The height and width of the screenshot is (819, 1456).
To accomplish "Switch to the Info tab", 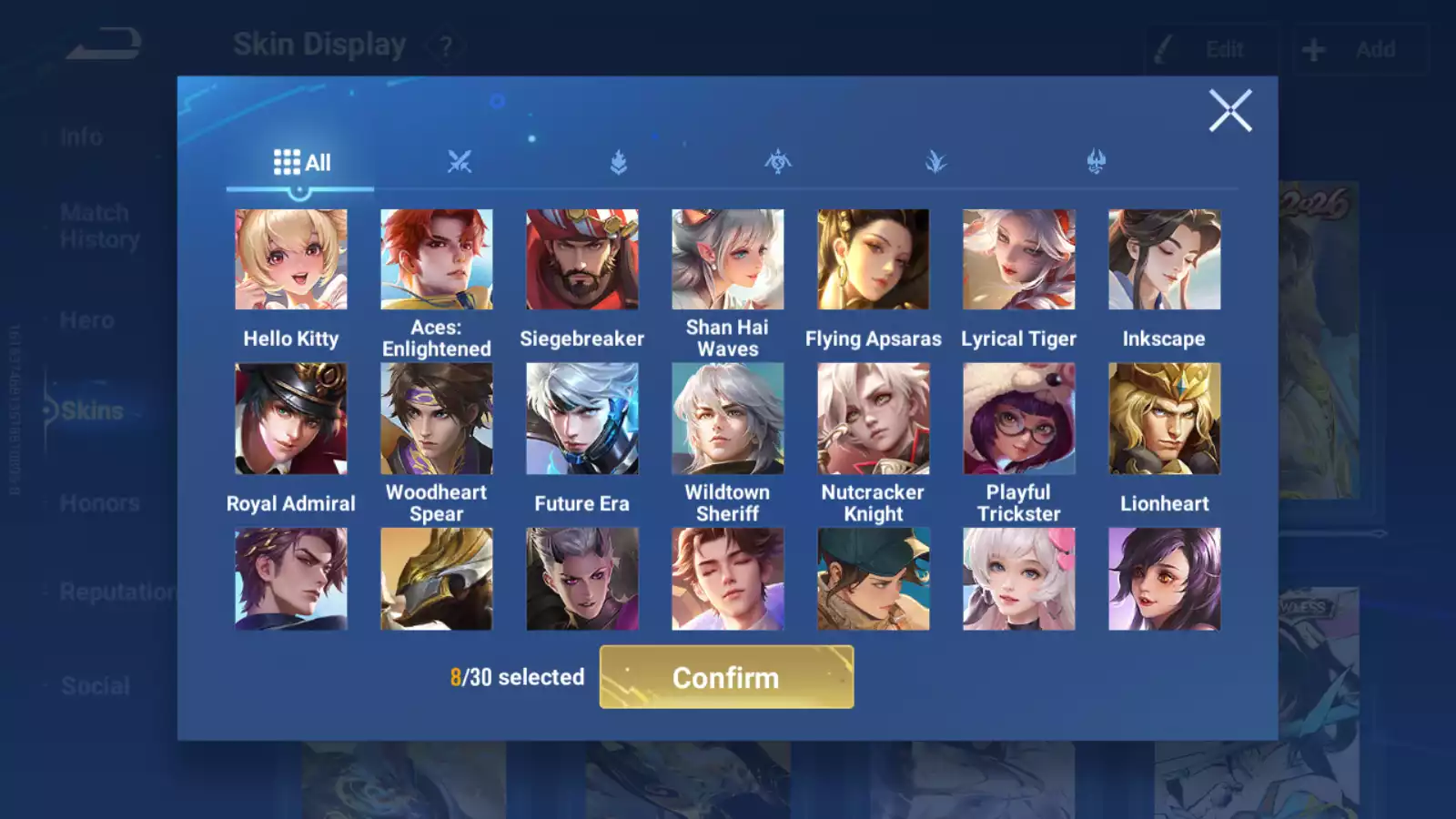I will pos(82,136).
